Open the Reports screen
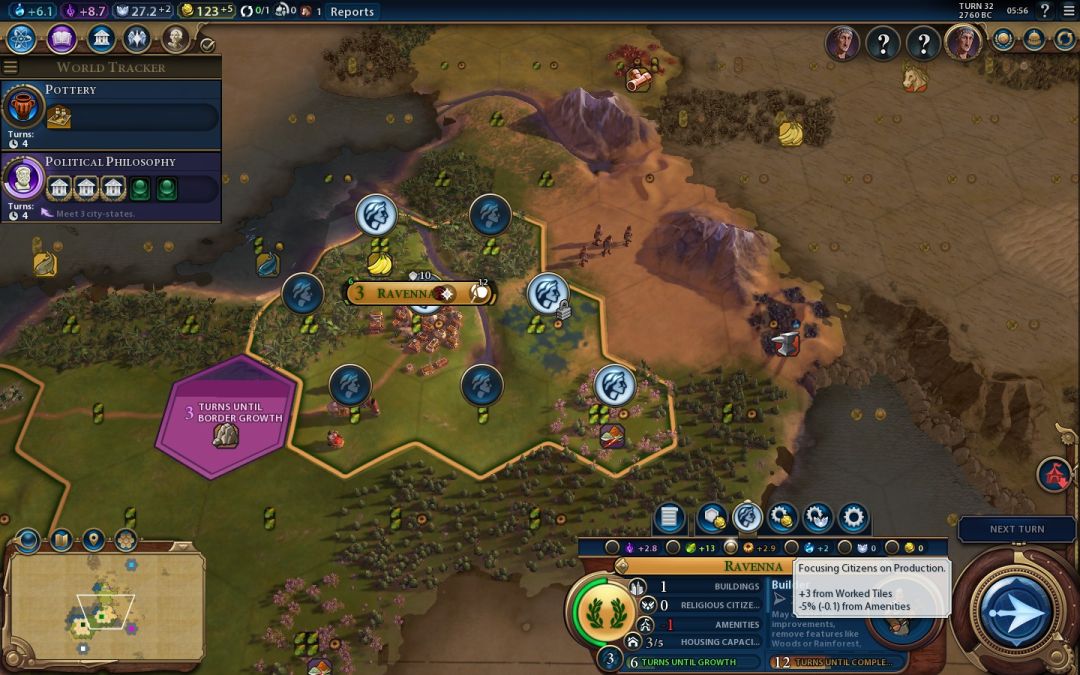Image resolution: width=1080 pixels, height=675 pixels. [351, 12]
